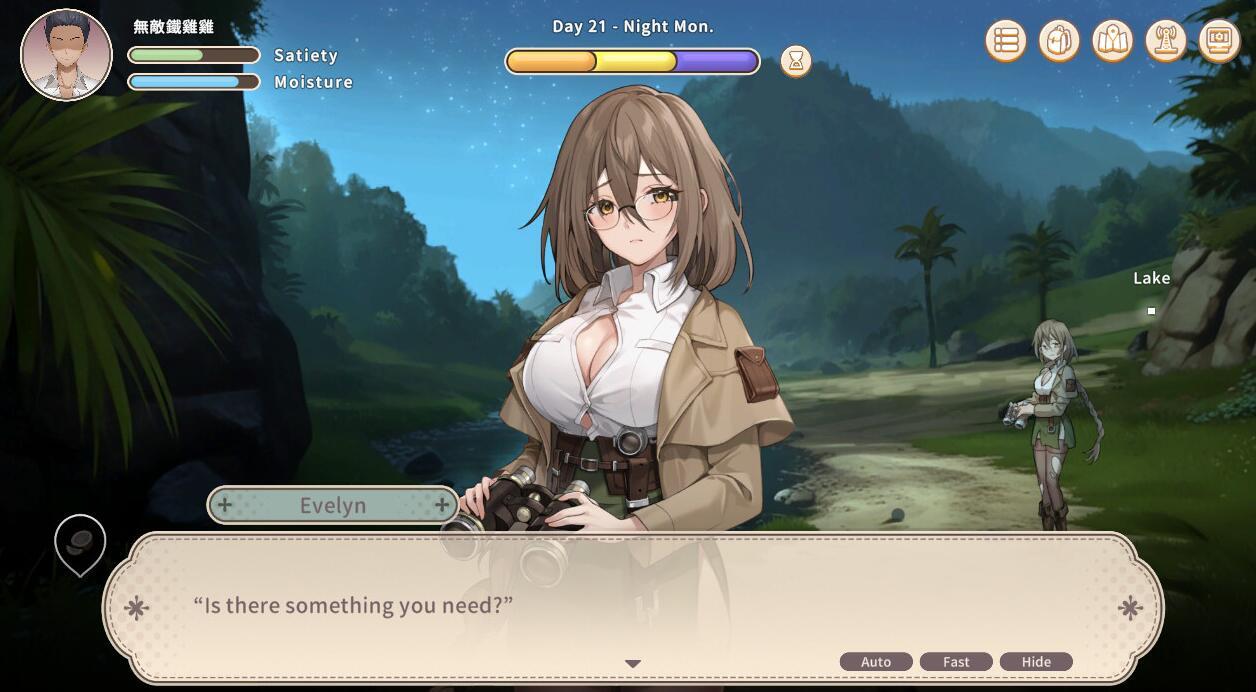
Task: Open the radio tower menu
Action: (x=1165, y=41)
